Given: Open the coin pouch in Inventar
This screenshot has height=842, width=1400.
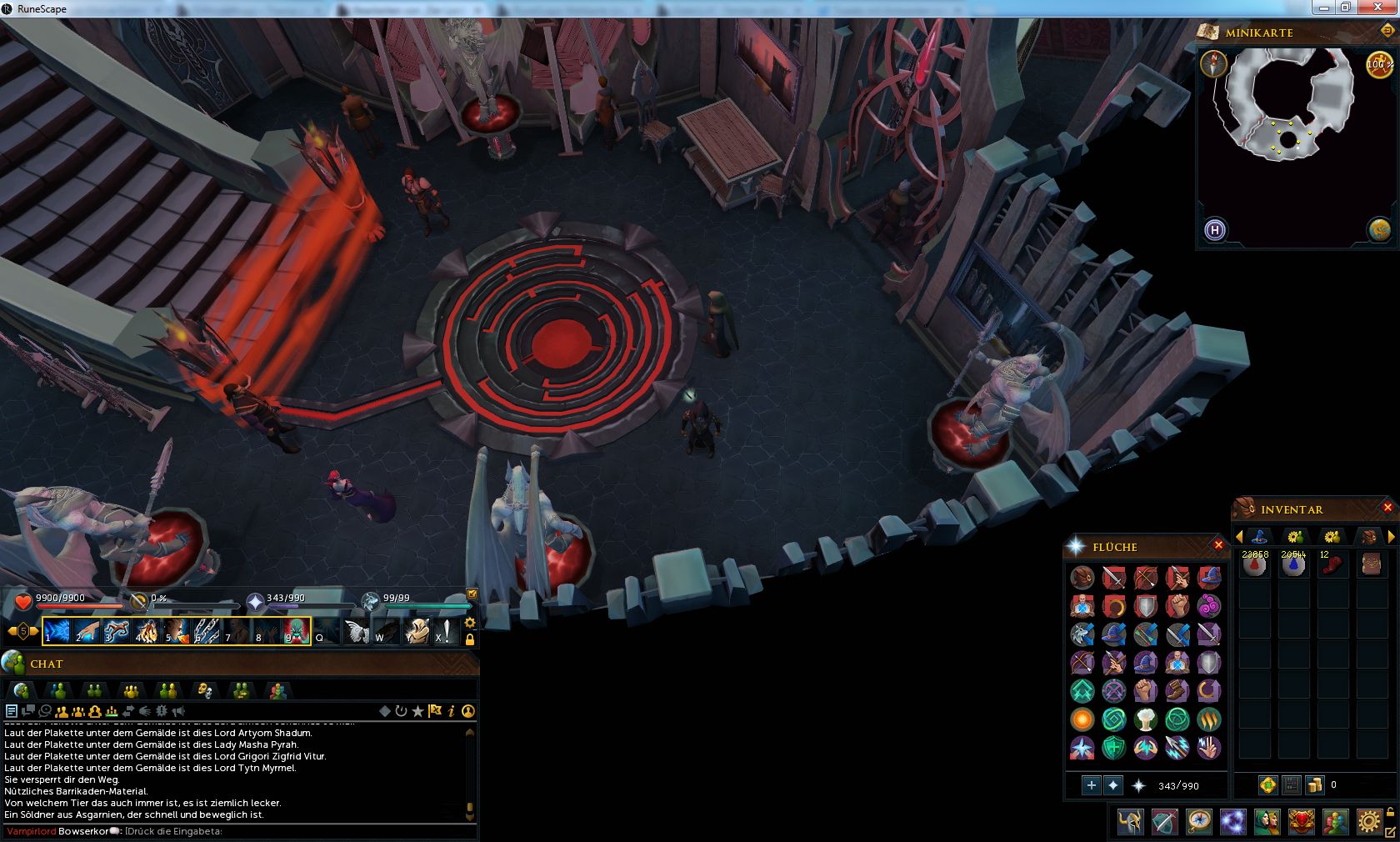Looking at the screenshot, I should 1315,784.
